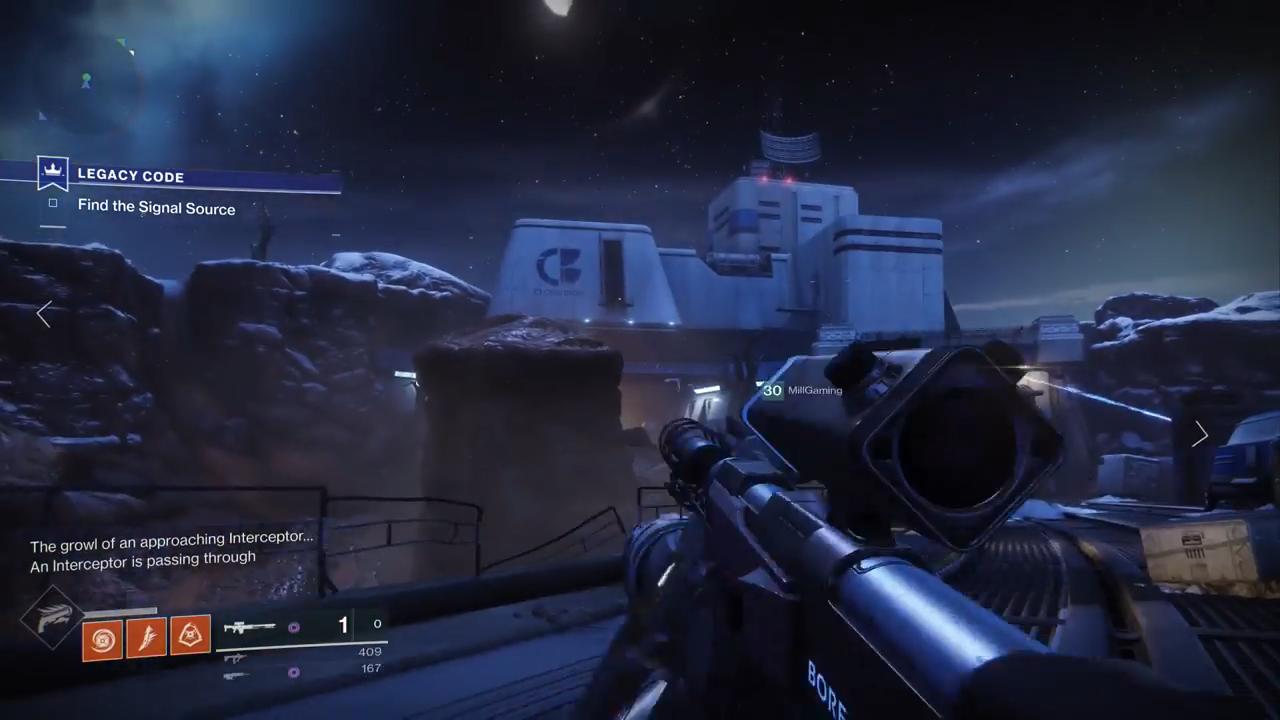Open the Legacy Code quest tracker

pos(131,176)
